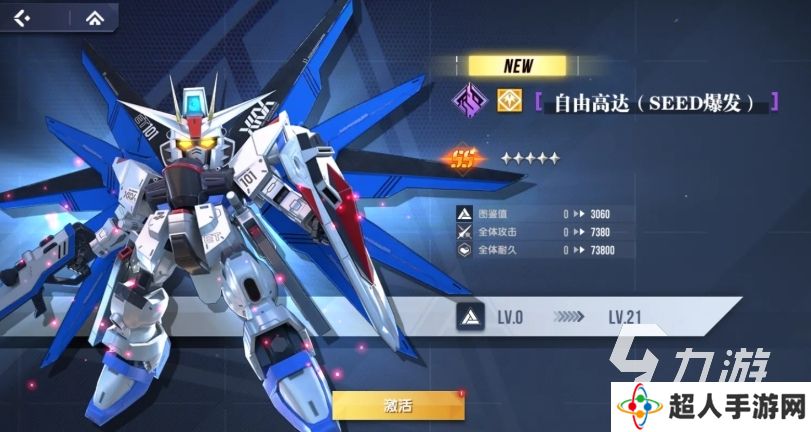811x432 pixels.
Task: Activate the unit with the yellow 激活 button
Action: click(397, 404)
